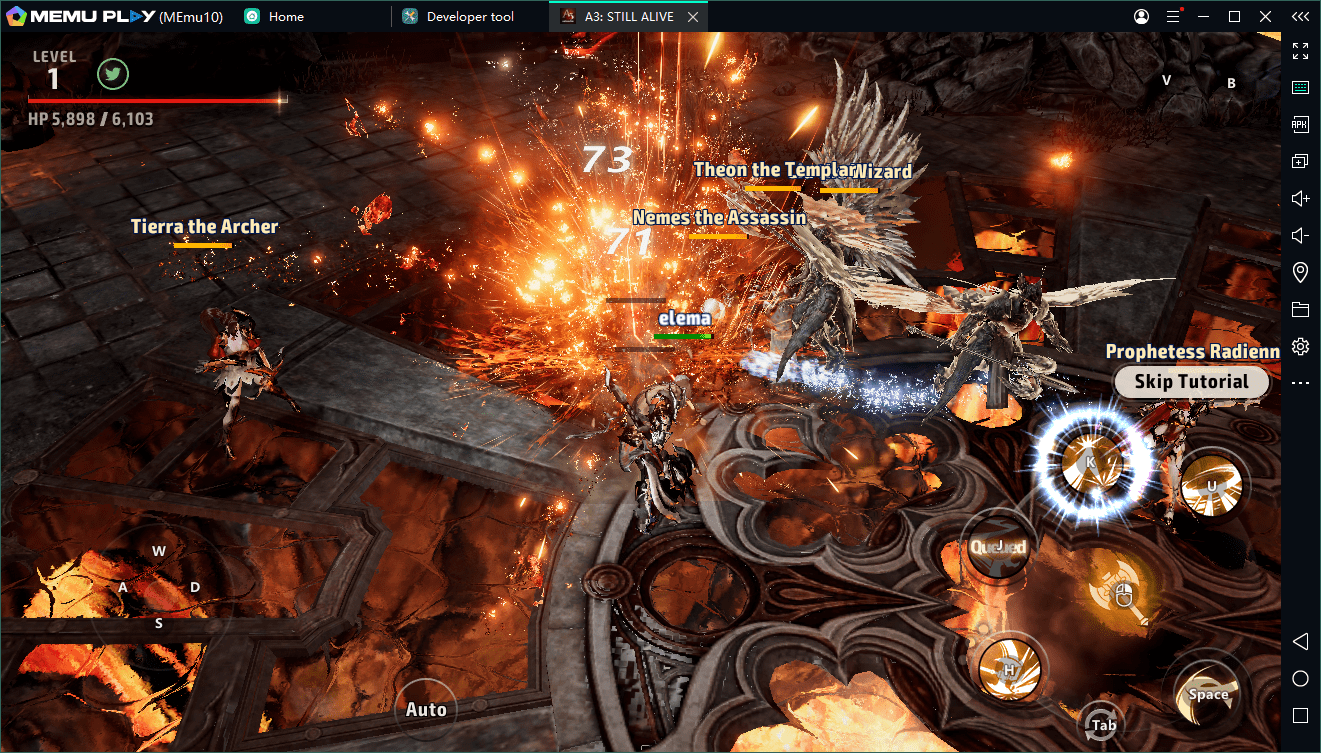
Task: Open the emulator settings gear
Action: click(1300, 346)
